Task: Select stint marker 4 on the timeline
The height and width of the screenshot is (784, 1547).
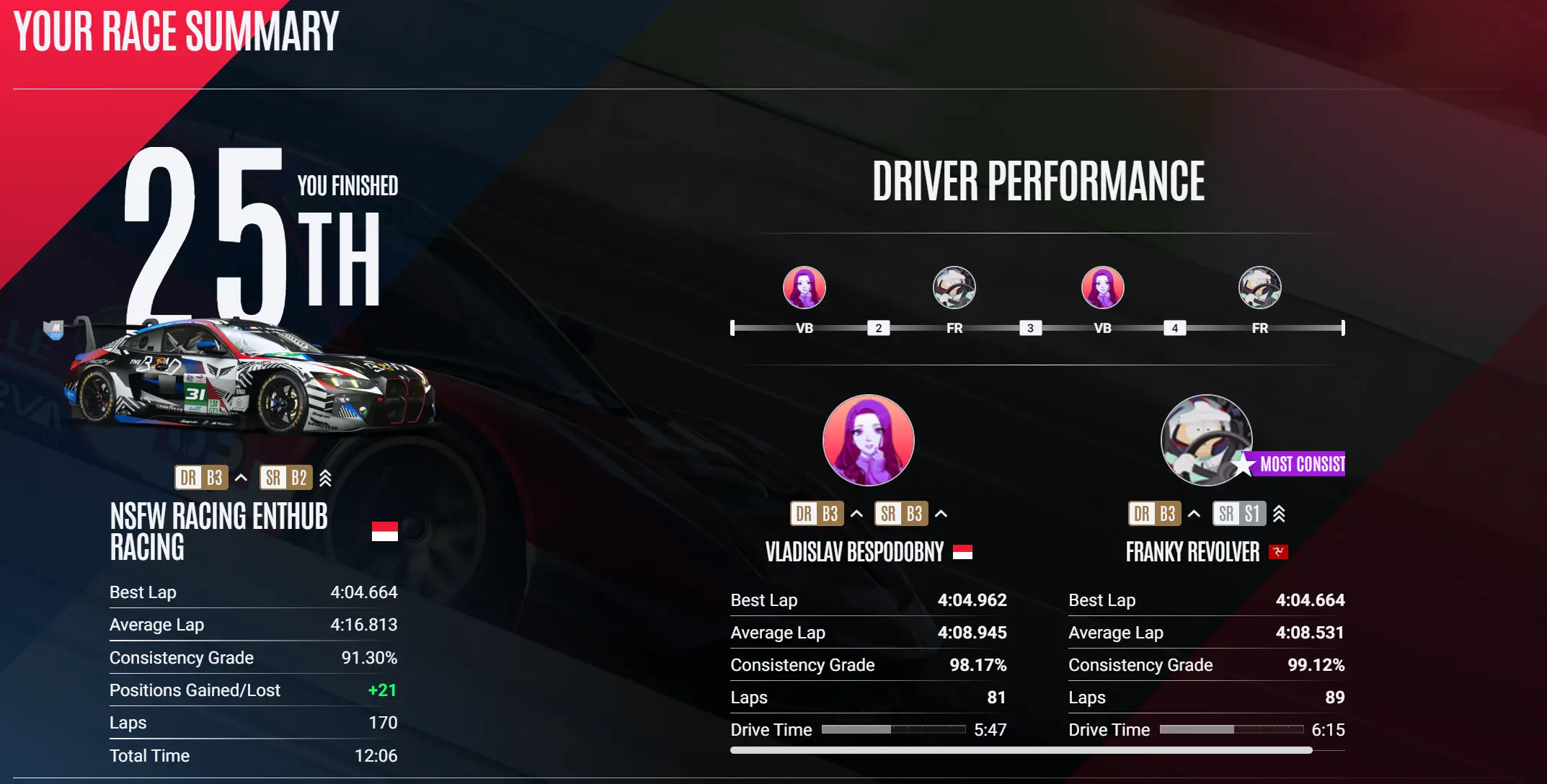Action: (x=1174, y=329)
